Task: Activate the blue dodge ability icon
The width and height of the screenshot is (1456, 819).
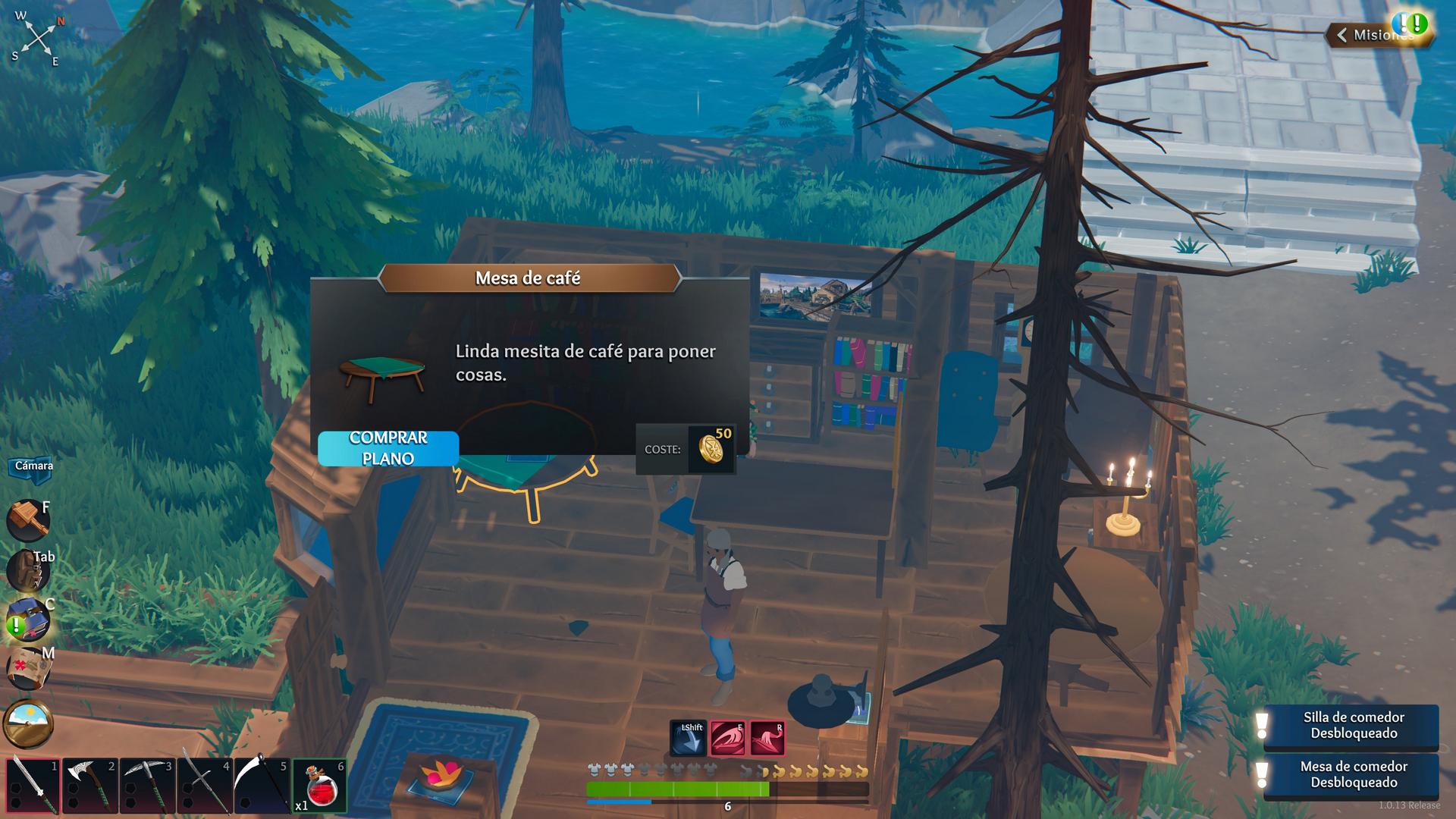Action: tap(688, 739)
